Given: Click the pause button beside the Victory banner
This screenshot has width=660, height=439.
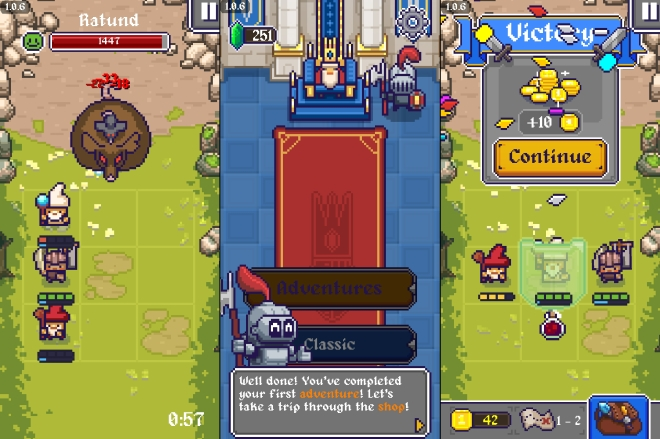Looking at the screenshot, I should pyautogui.click(x=646, y=12).
